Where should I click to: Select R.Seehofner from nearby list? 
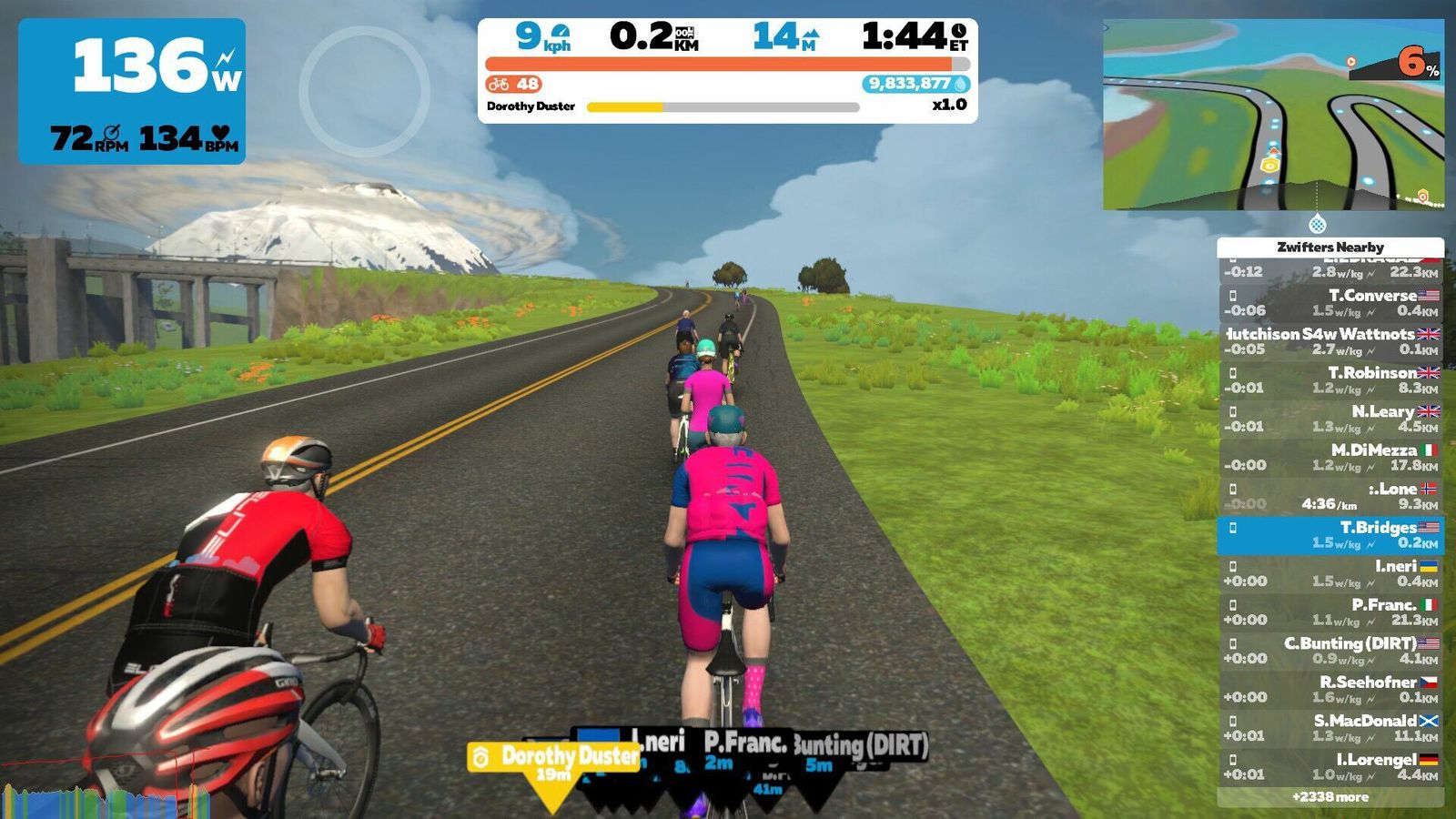pyautogui.click(x=1330, y=689)
